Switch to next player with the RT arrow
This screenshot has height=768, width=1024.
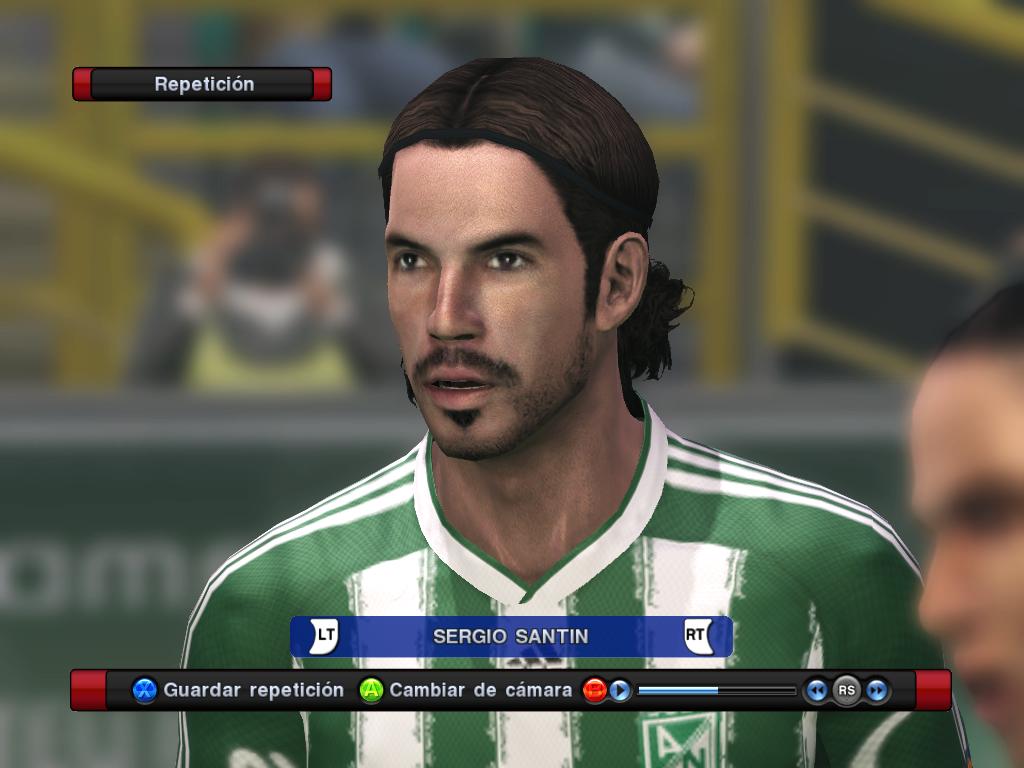coord(697,636)
